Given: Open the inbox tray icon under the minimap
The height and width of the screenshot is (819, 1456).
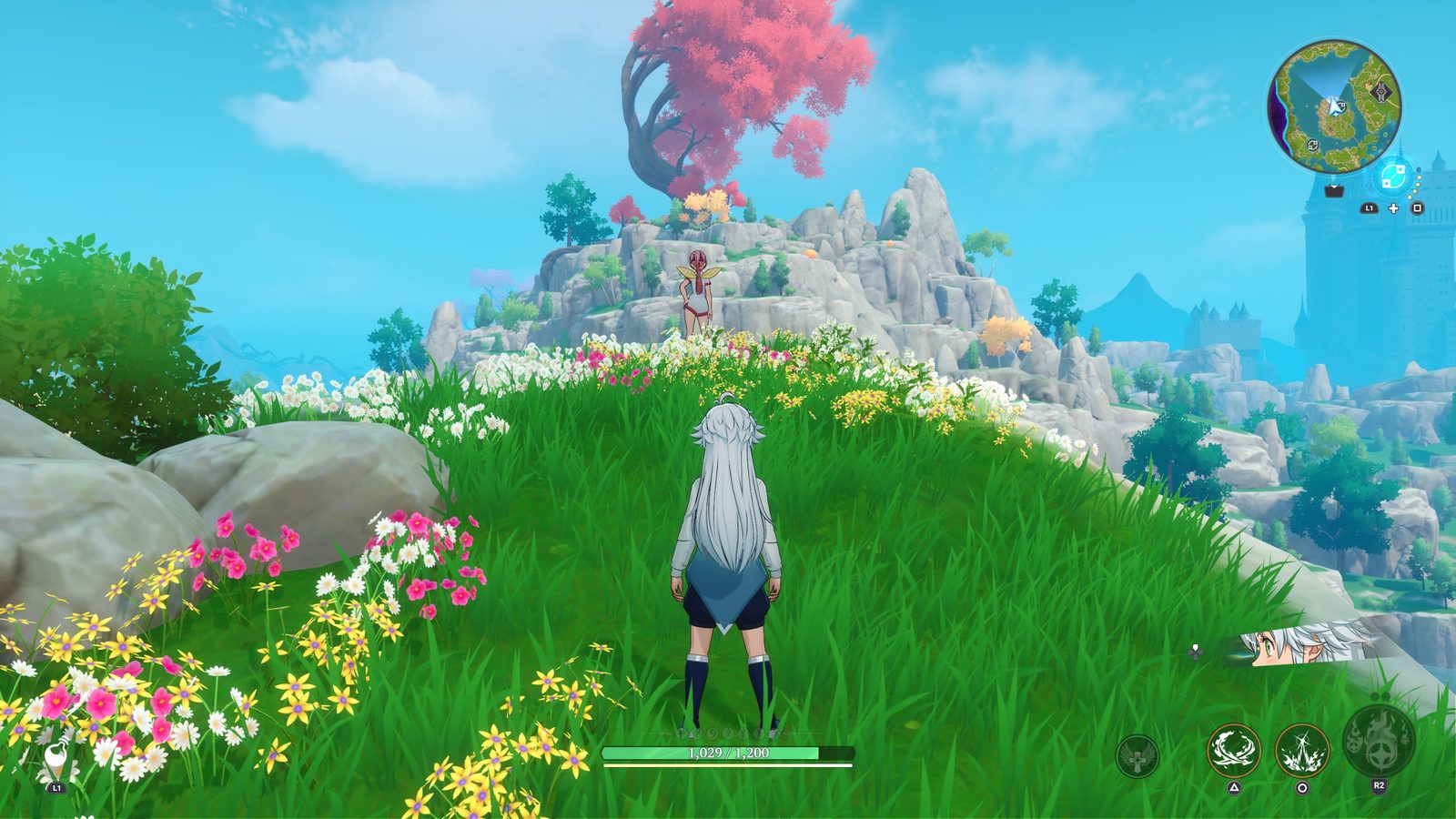Looking at the screenshot, I should coord(1334,191).
